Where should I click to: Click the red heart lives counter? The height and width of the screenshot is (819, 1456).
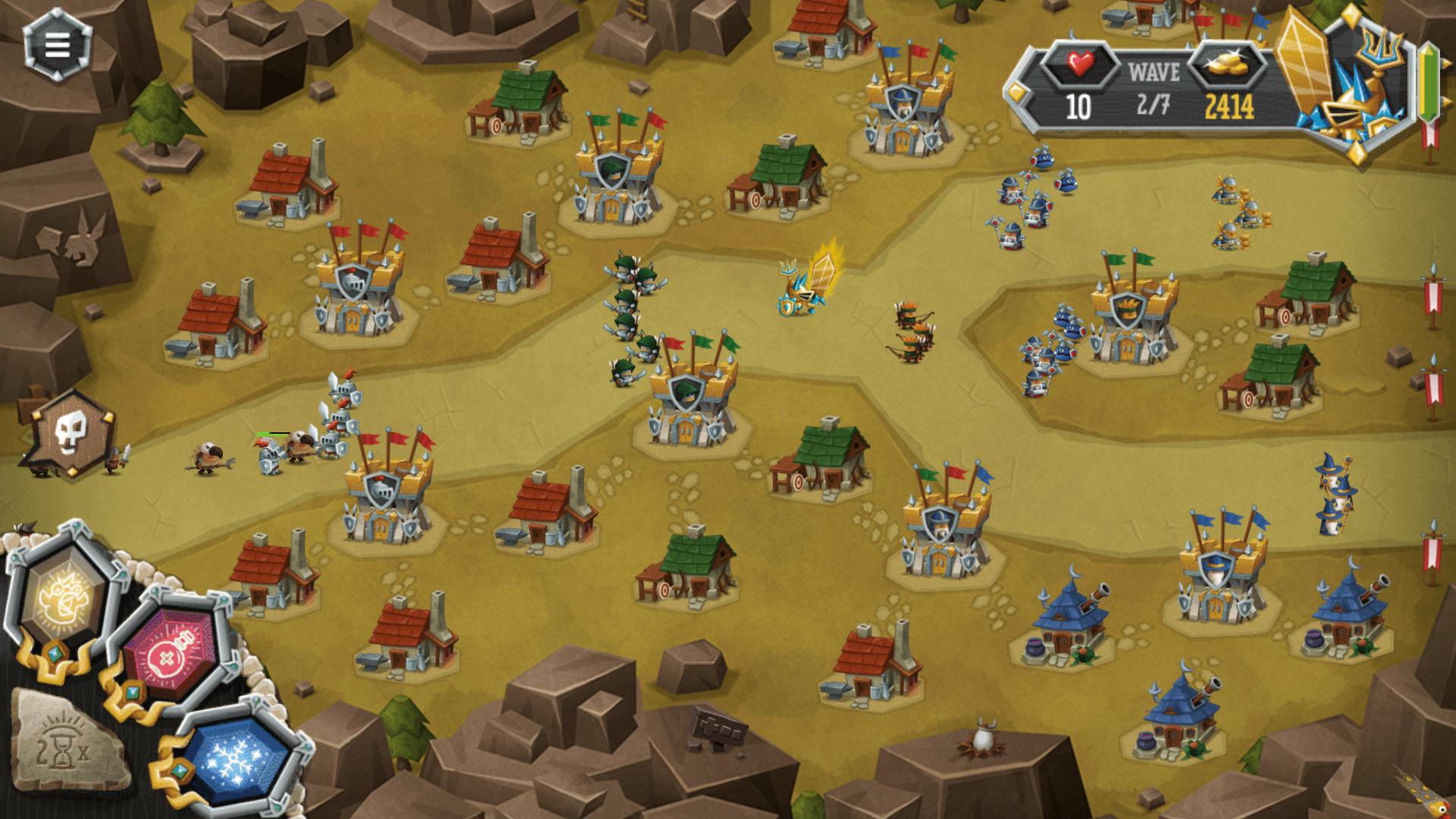1081,64
